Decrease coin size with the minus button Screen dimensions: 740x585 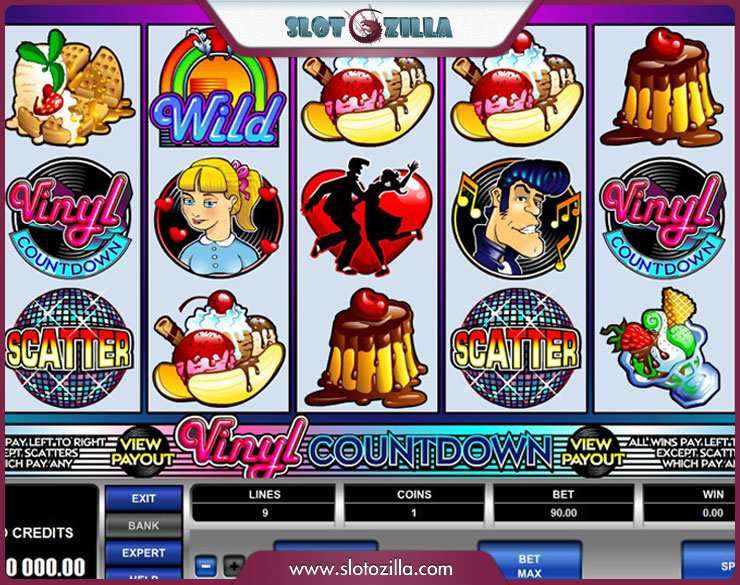pyautogui.click(x=204, y=566)
